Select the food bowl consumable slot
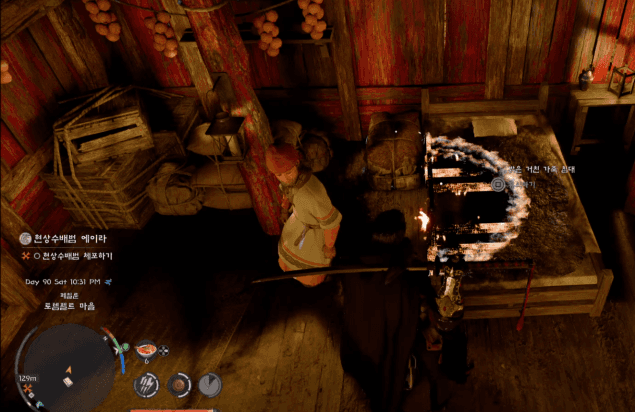The width and height of the screenshot is (635, 412). click(146, 350)
